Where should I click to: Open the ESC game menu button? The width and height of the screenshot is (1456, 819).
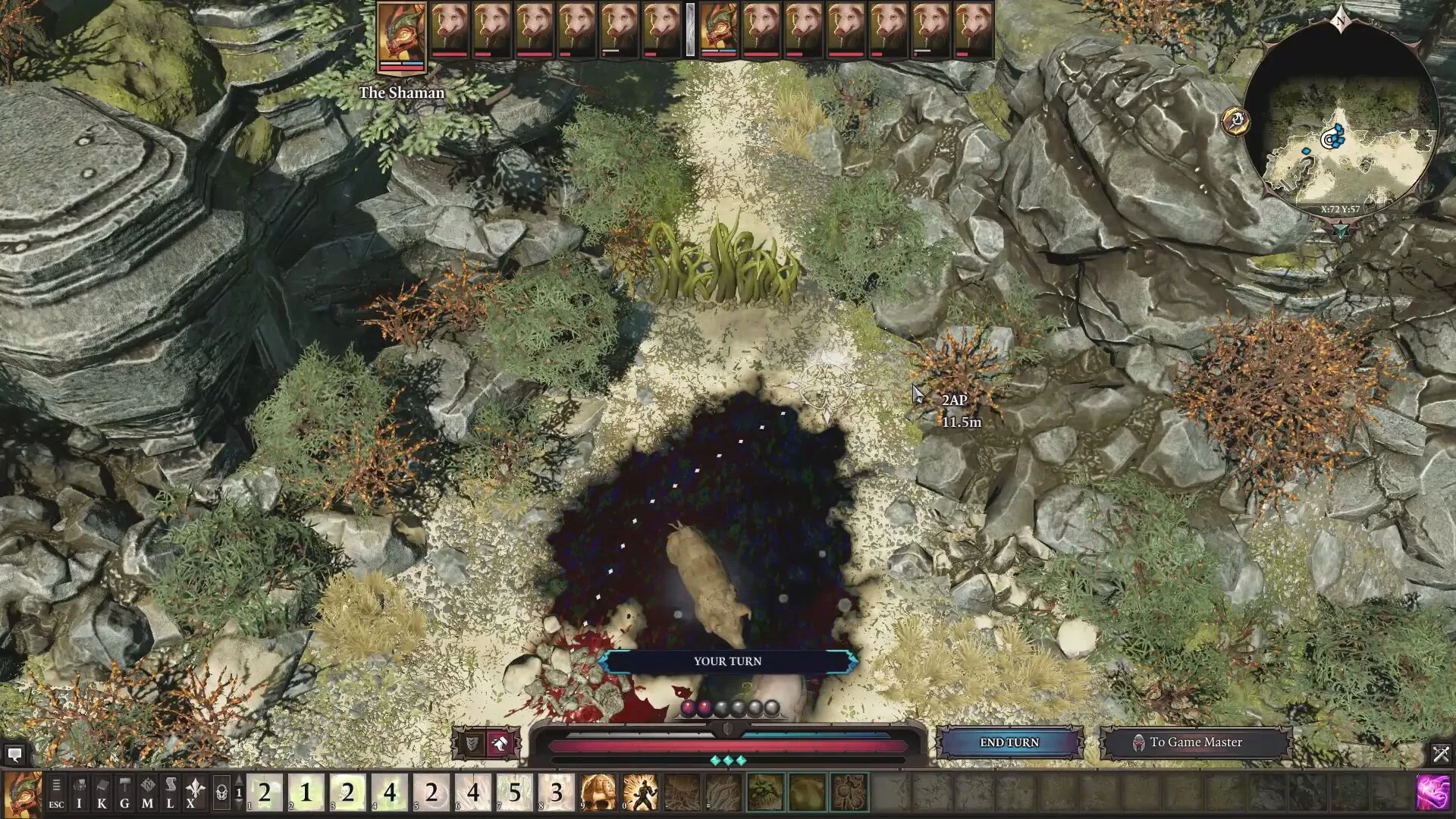(x=56, y=793)
